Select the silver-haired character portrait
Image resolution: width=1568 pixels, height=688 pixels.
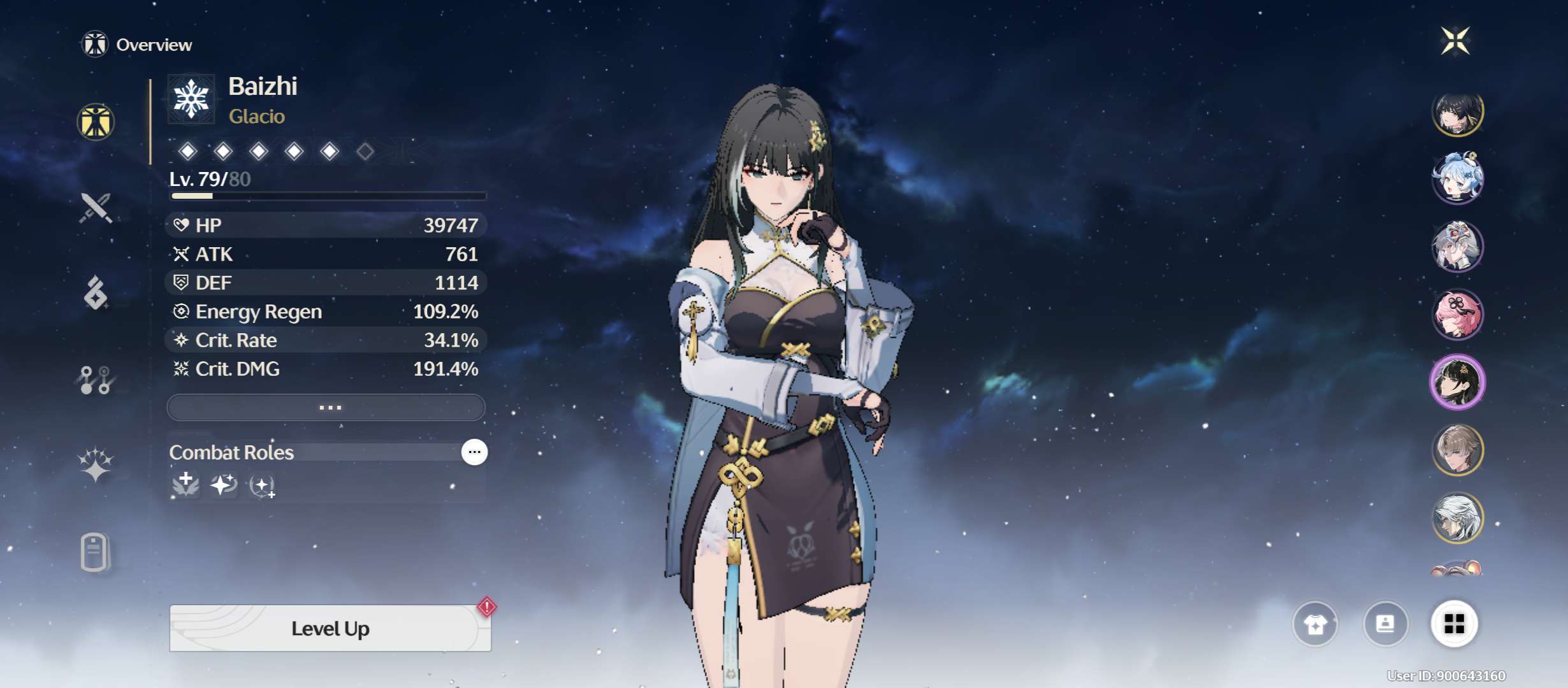[x=1458, y=518]
